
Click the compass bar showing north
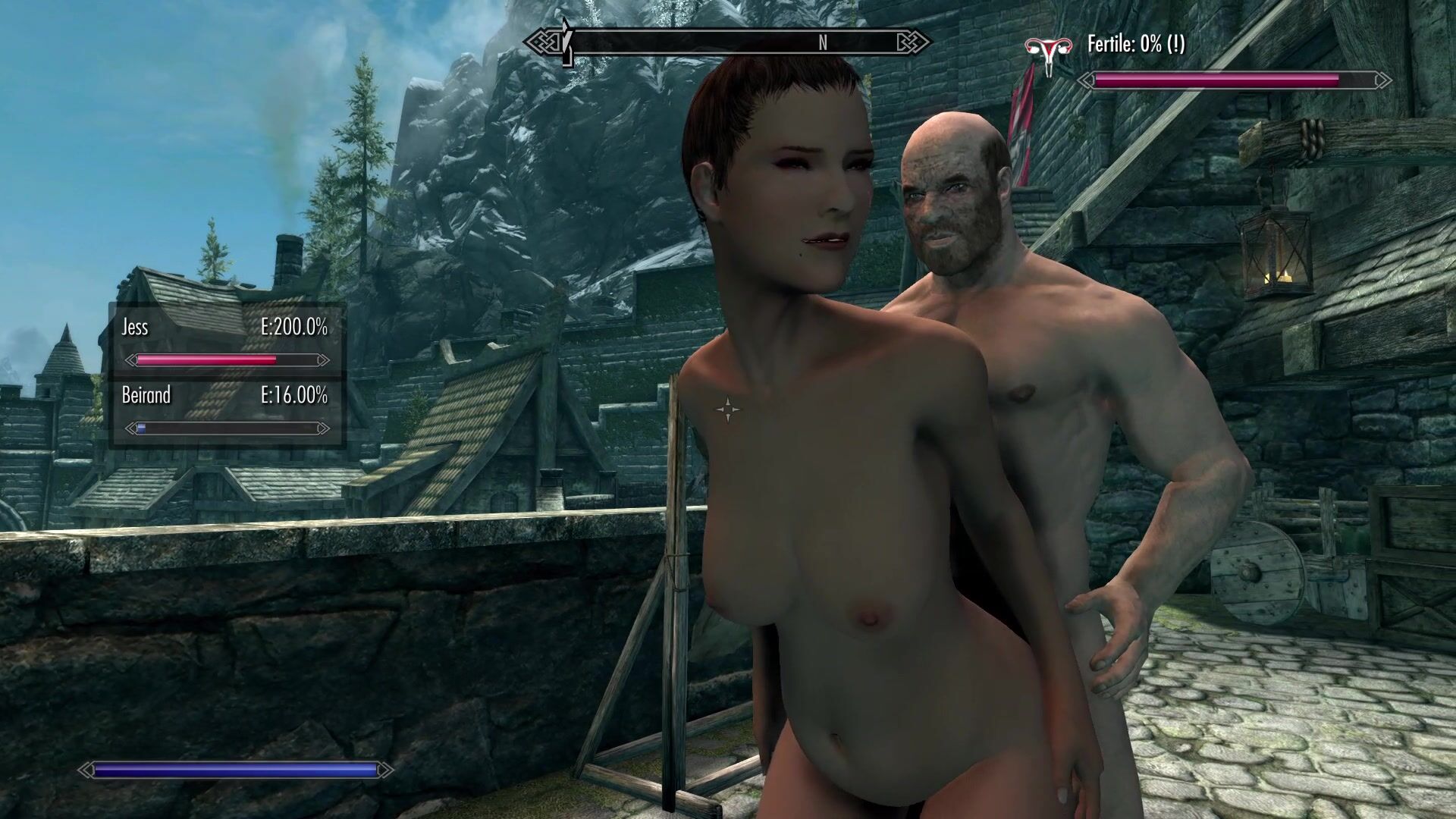click(x=728, y=42)
